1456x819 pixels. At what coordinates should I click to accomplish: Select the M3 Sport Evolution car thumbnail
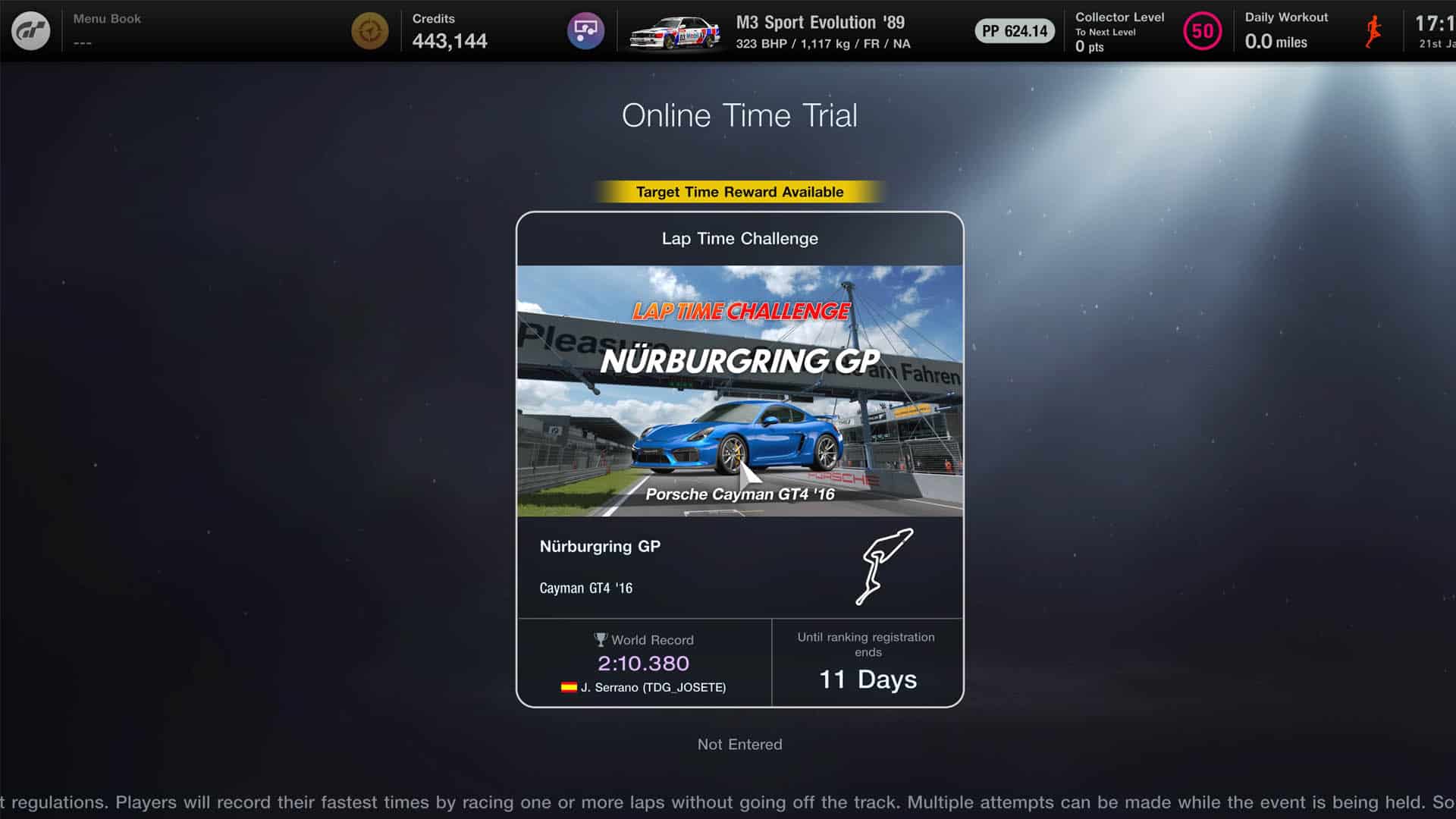point(673,31)
